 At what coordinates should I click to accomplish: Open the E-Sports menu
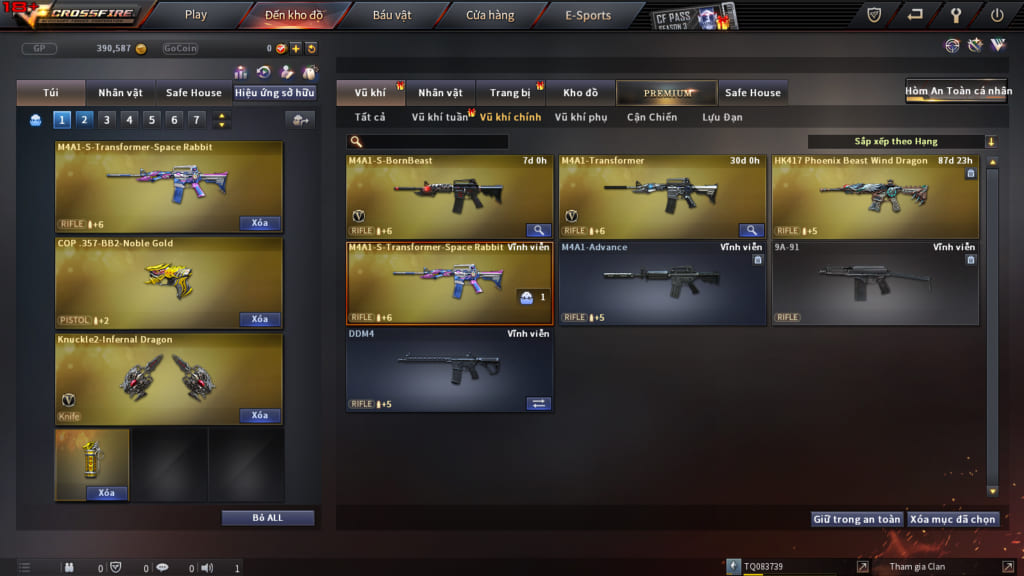pos(588,15)
